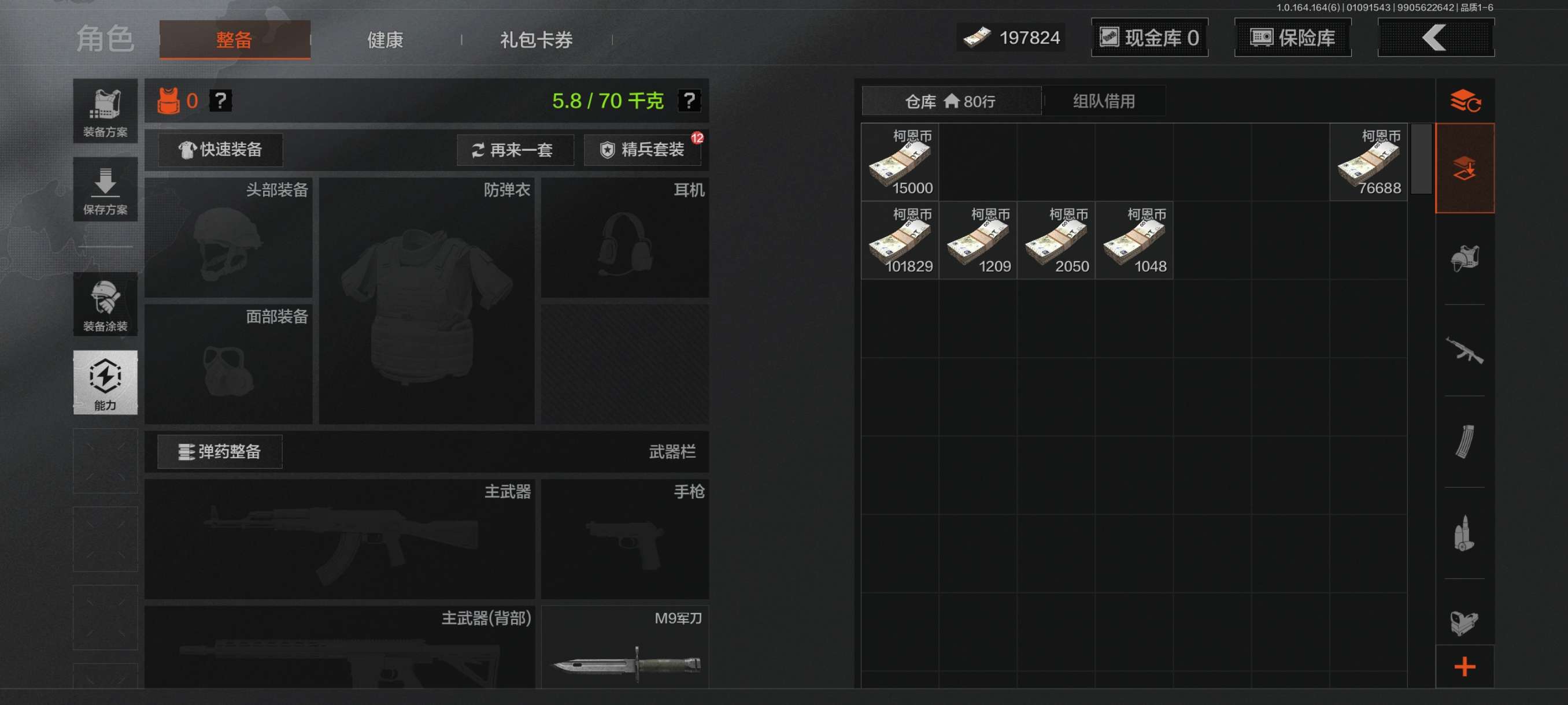
Task: Open the 现金库 cash vault
Action: tap(1149, 38)
